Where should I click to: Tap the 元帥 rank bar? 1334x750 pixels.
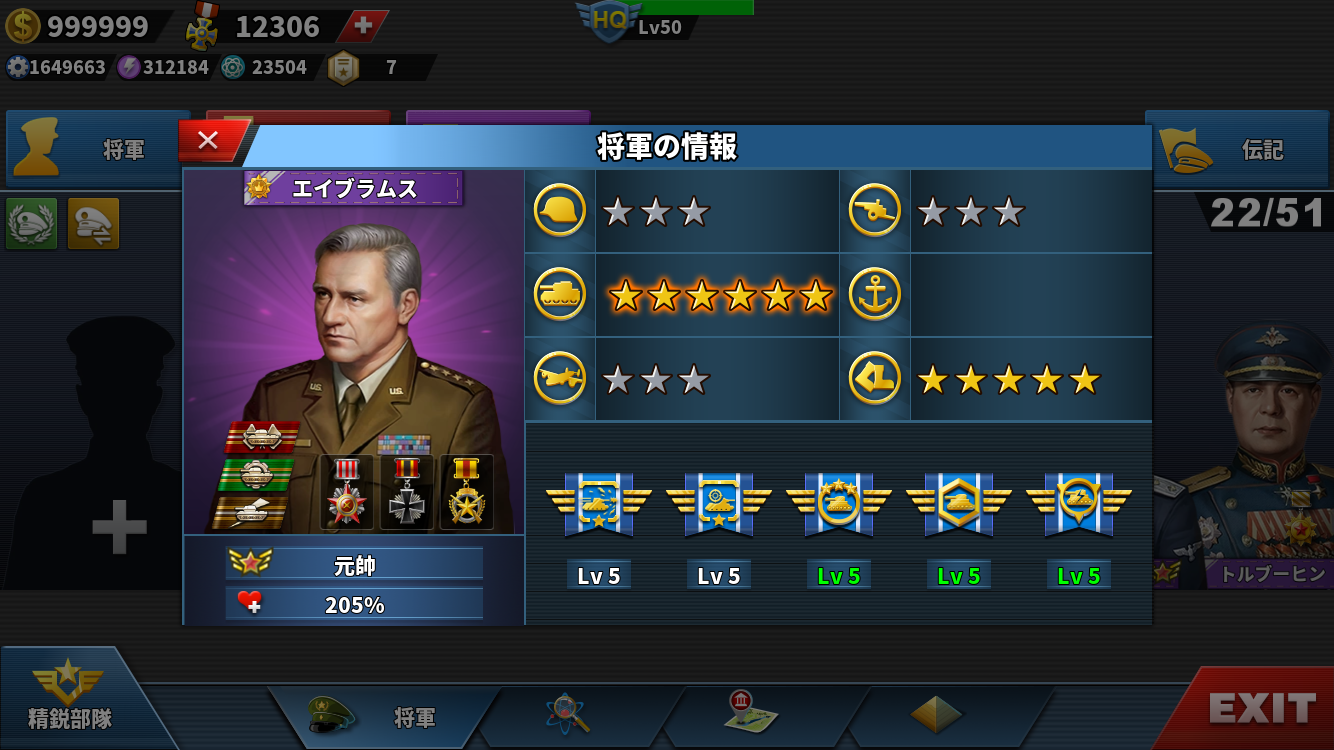click(x=354, y=564)
